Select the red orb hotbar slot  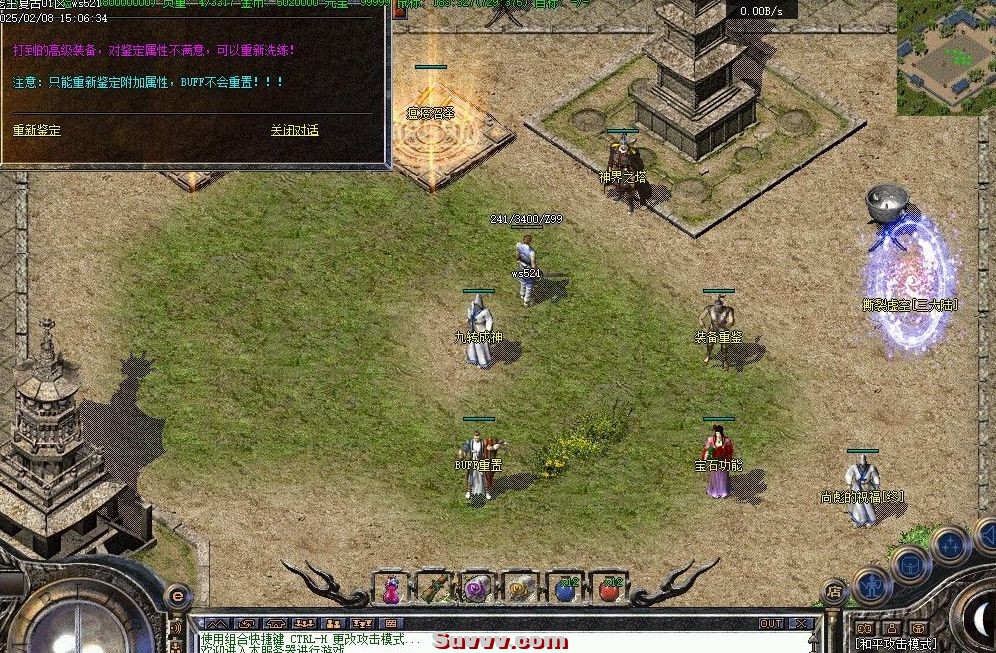pos(608,589)
